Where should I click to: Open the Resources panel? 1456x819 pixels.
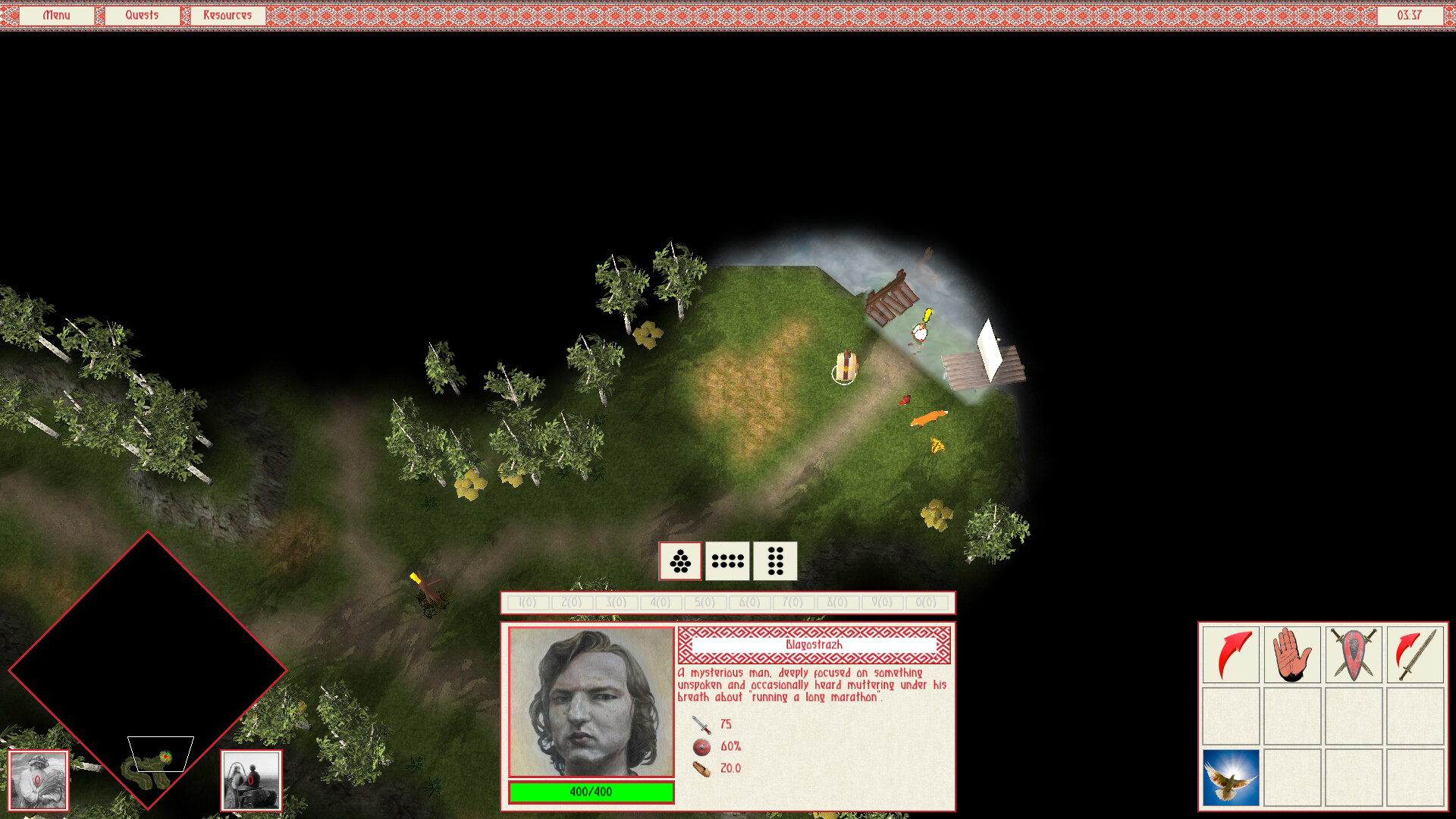click(x=227, y=14)
